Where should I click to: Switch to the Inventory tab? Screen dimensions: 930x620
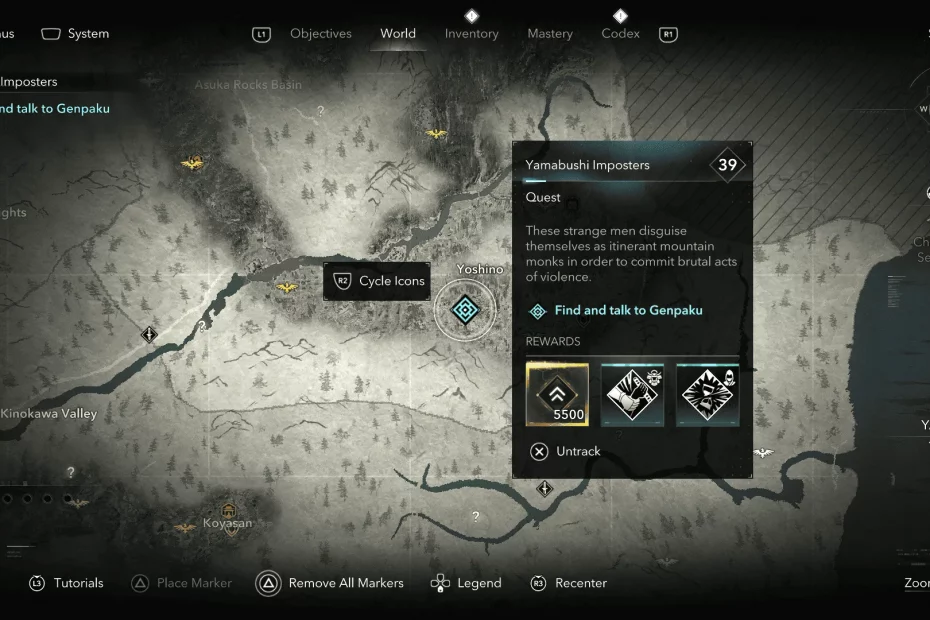tap(471, 34)
